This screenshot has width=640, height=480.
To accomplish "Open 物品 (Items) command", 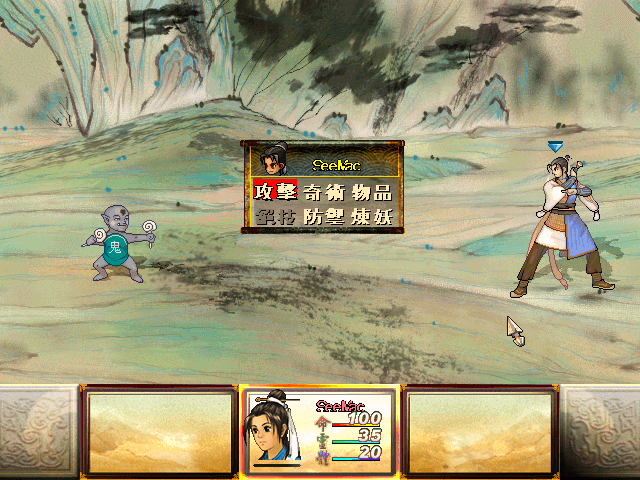I will click(373, 192).
